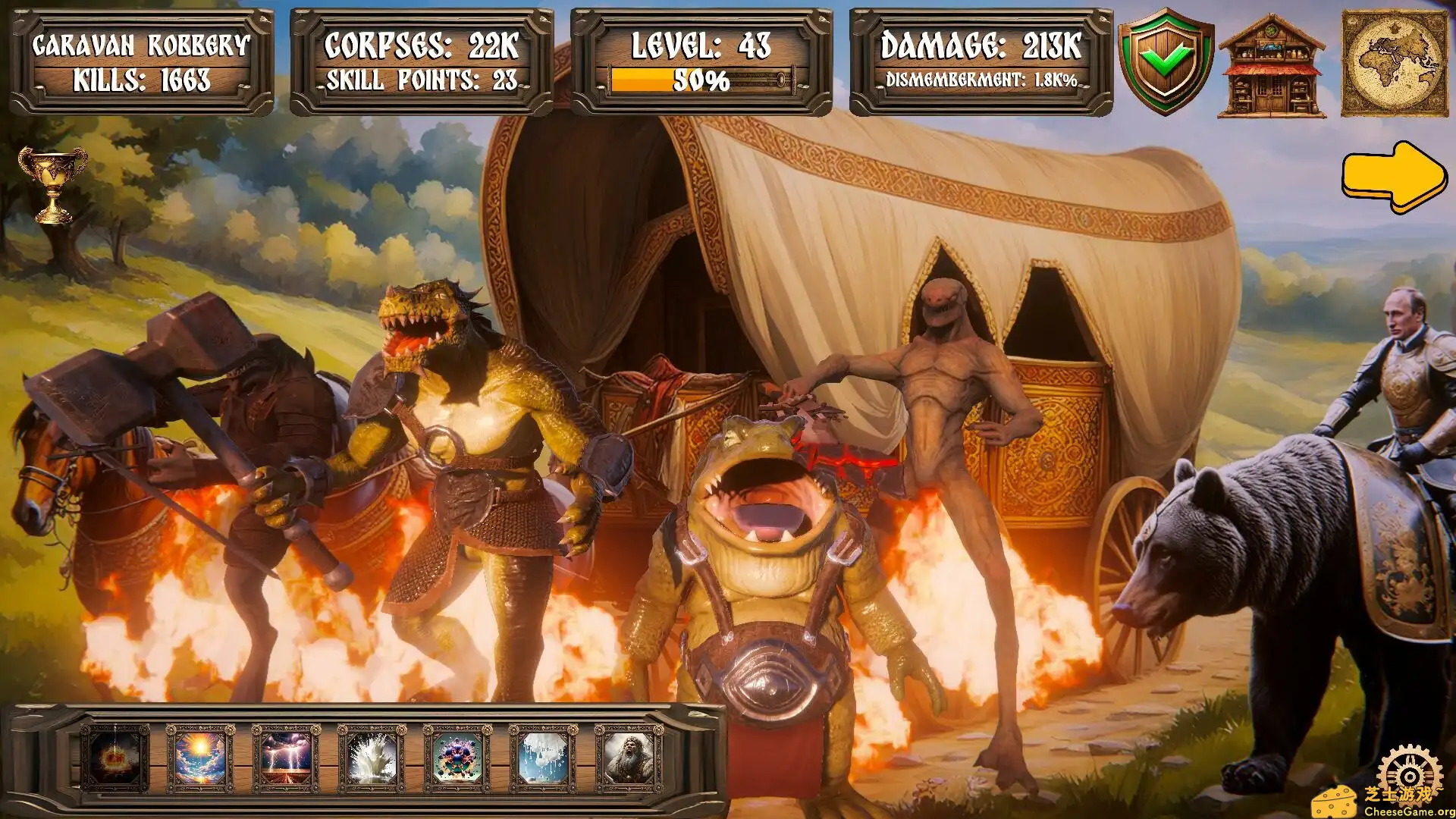Click the Caravan Robbery kills panel

(142, 62)
